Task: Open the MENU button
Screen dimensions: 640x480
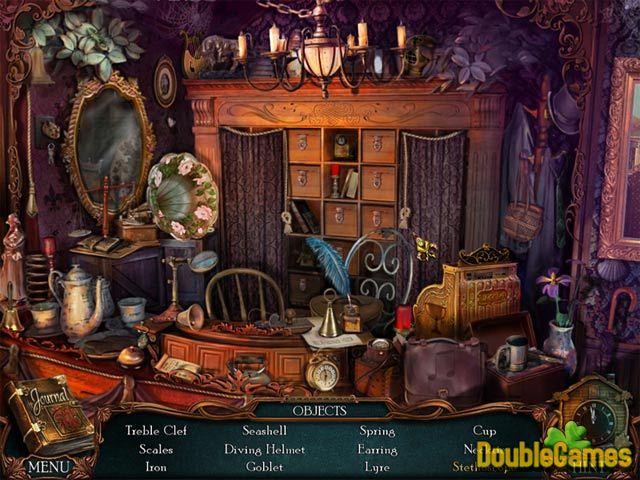Action: click(x=48, y=466)
